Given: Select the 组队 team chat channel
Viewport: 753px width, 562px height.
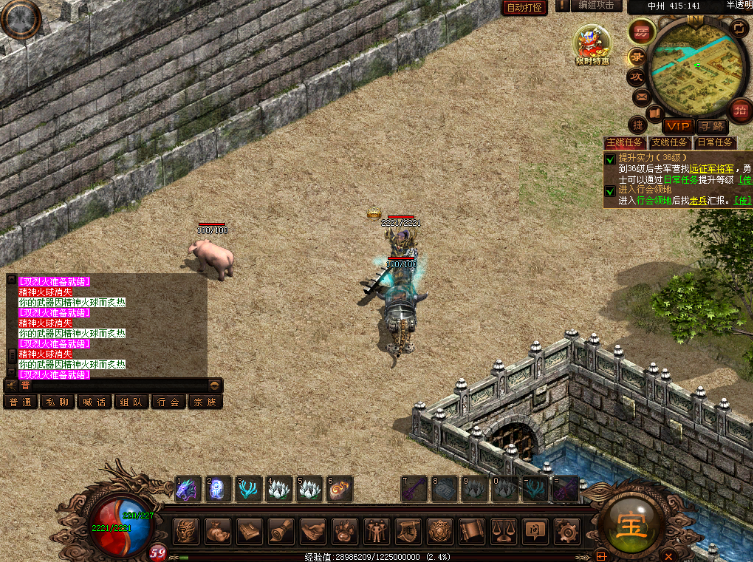Looking at the screenshot, I should coord(130,401).
